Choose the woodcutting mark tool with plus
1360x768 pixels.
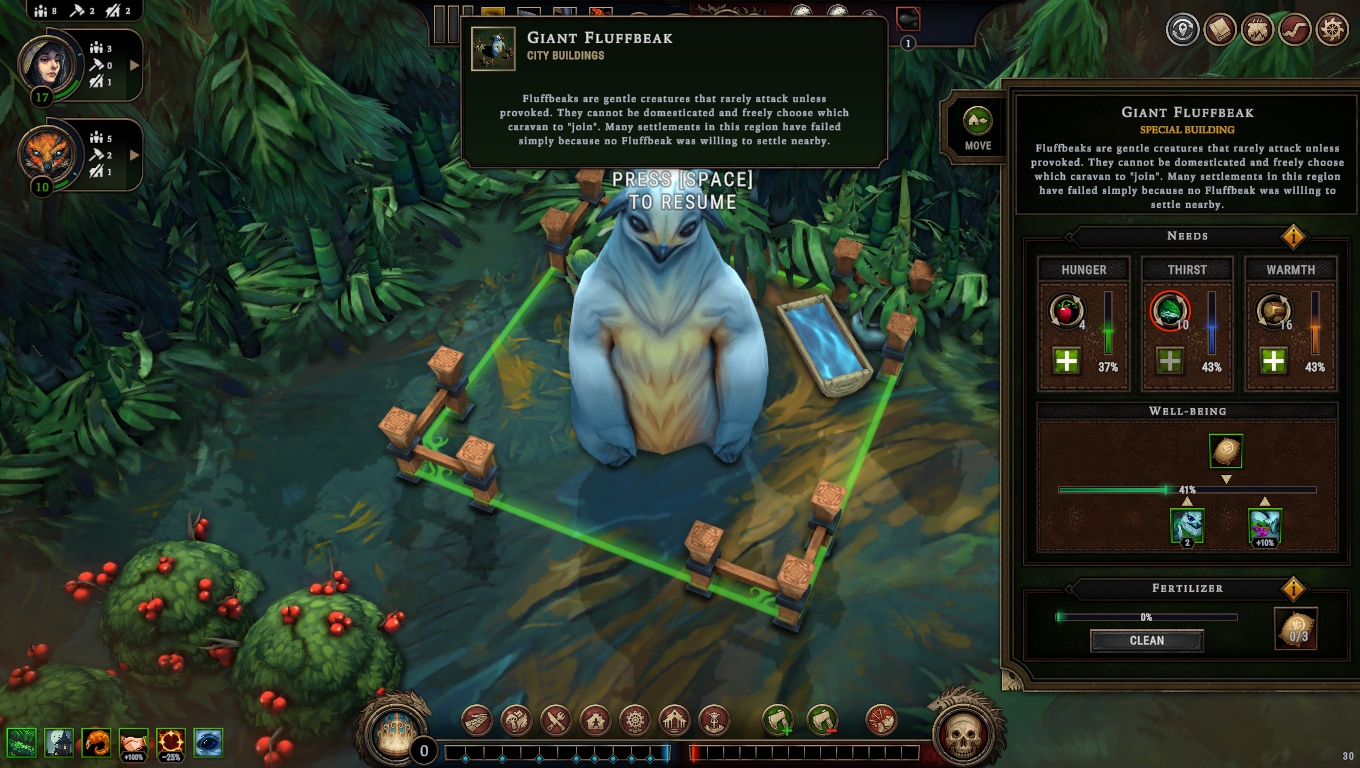click(x=778, y=720)
